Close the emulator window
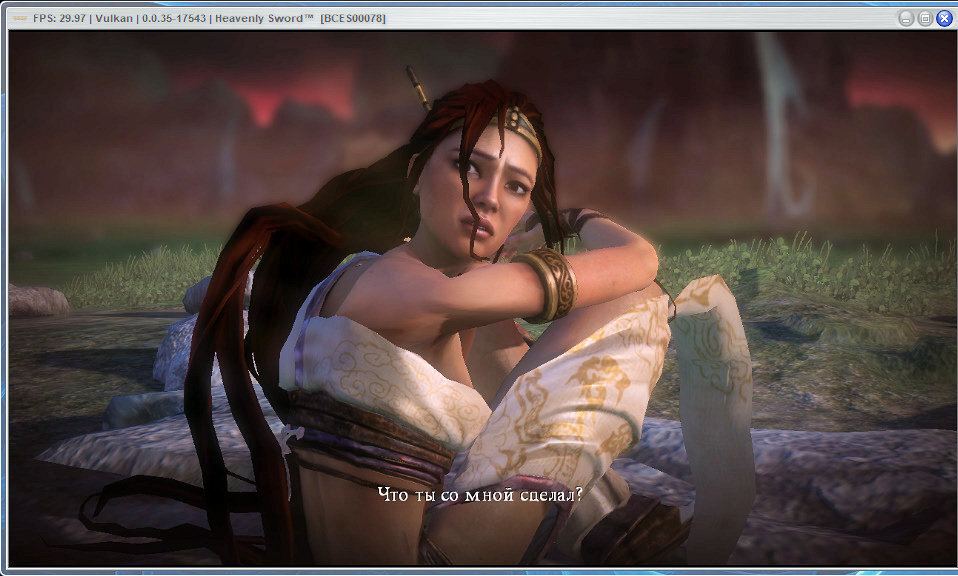 click(x=944, y=18)
